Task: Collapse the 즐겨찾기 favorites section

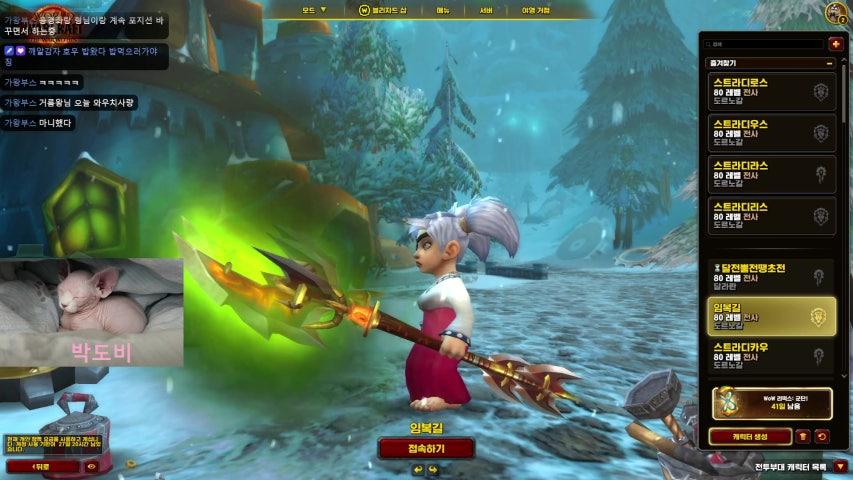Action: 829,63
